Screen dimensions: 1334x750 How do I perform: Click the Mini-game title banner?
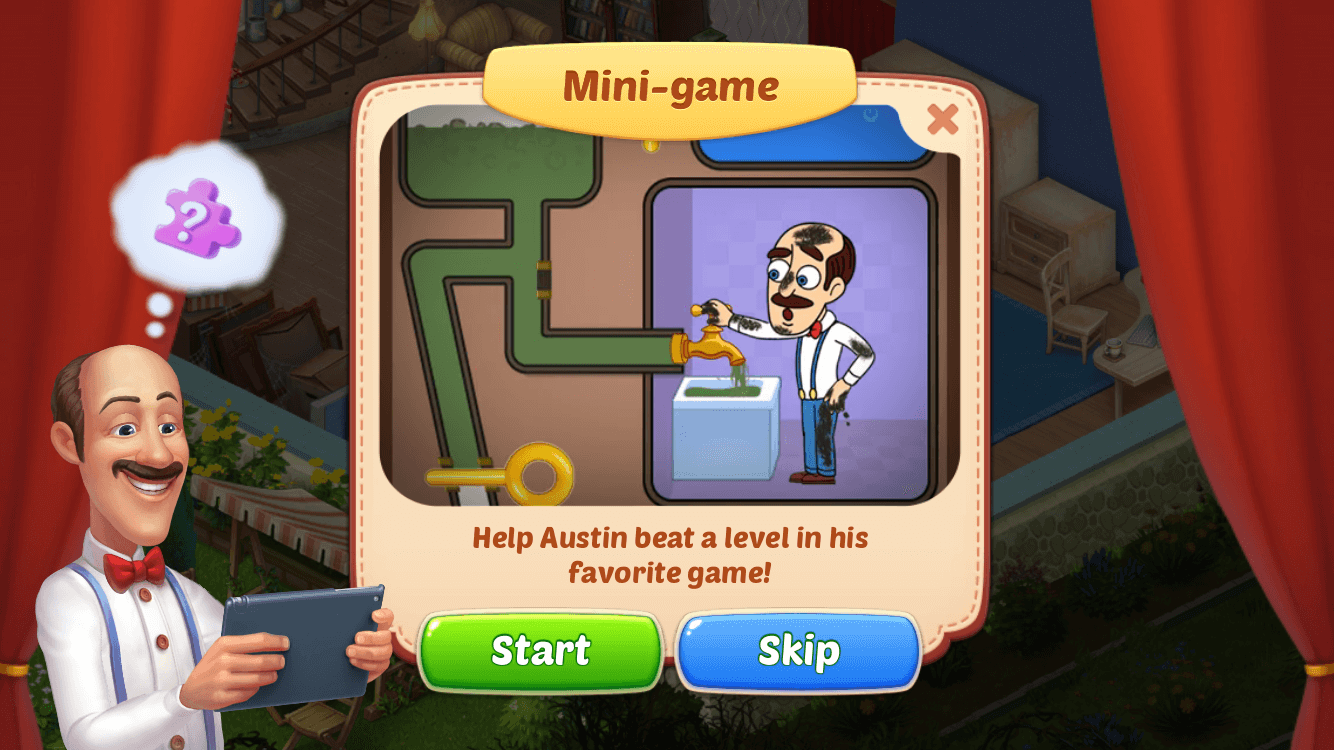point(669,86)
